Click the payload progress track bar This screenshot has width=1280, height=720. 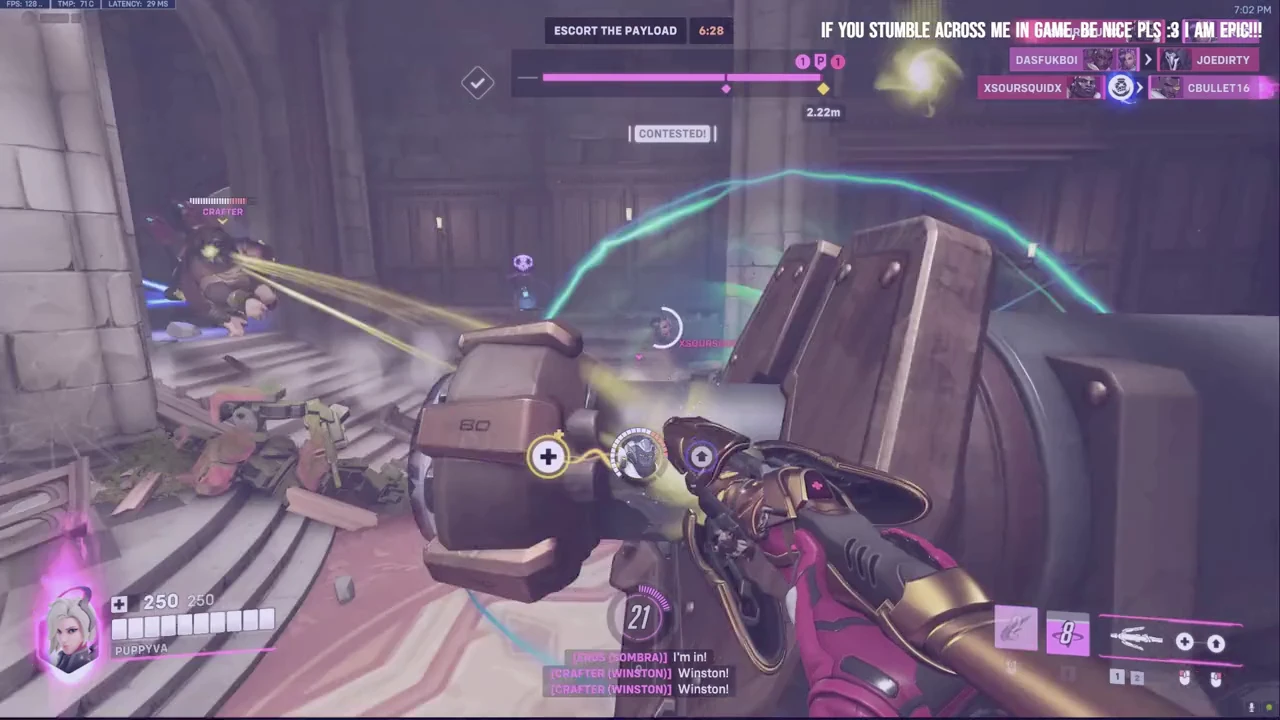(680, 77)
